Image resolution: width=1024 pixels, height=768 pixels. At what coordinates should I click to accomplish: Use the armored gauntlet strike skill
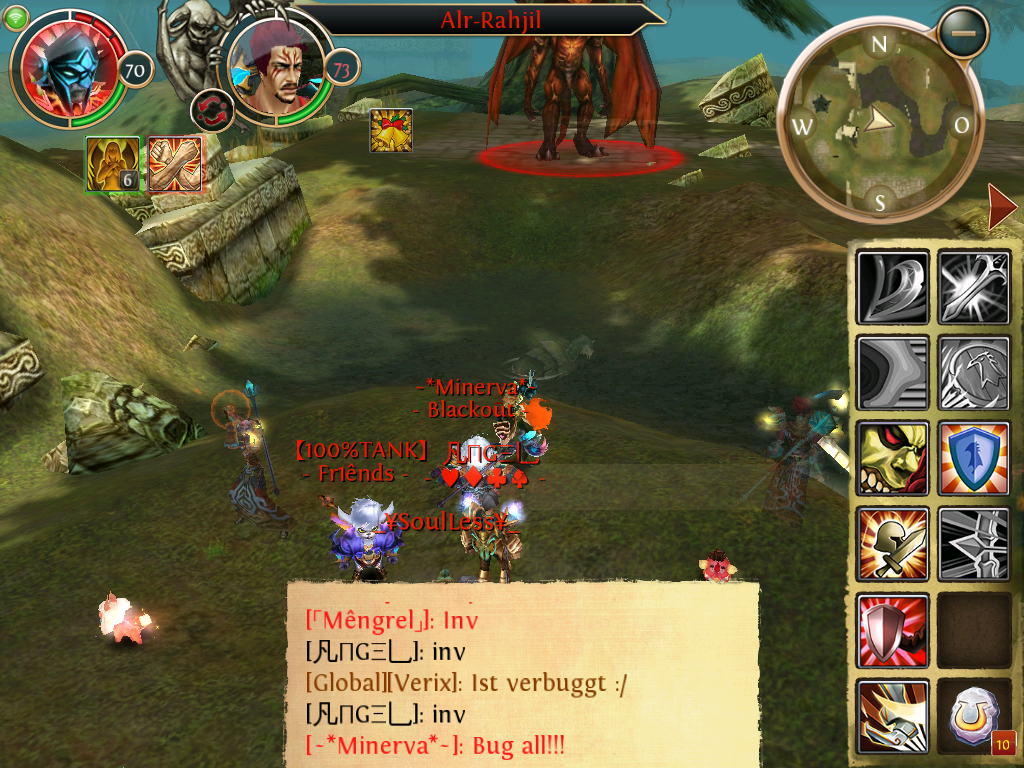(x=893, y=716)
